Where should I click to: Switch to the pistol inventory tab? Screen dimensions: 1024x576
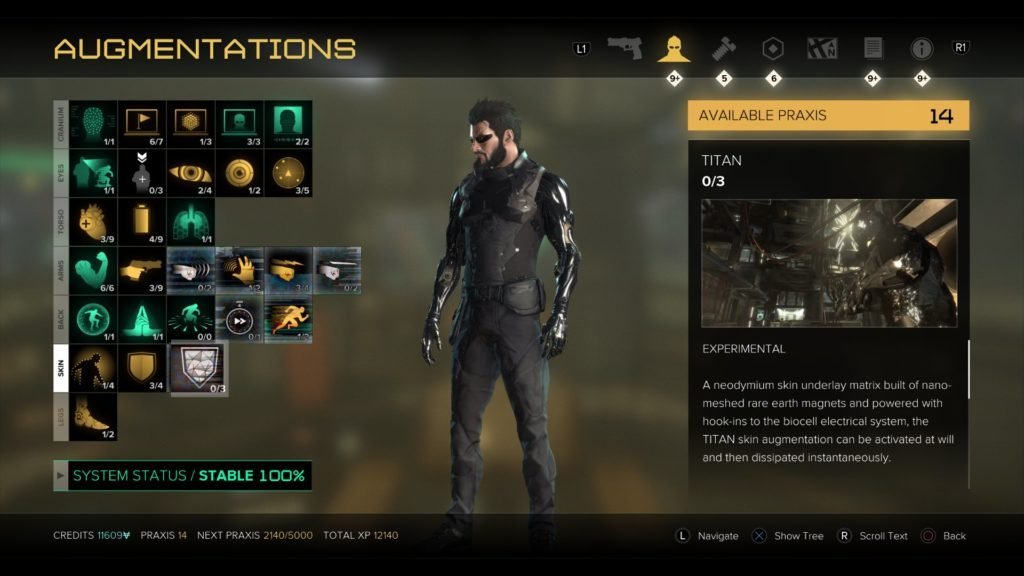point(624,48)
